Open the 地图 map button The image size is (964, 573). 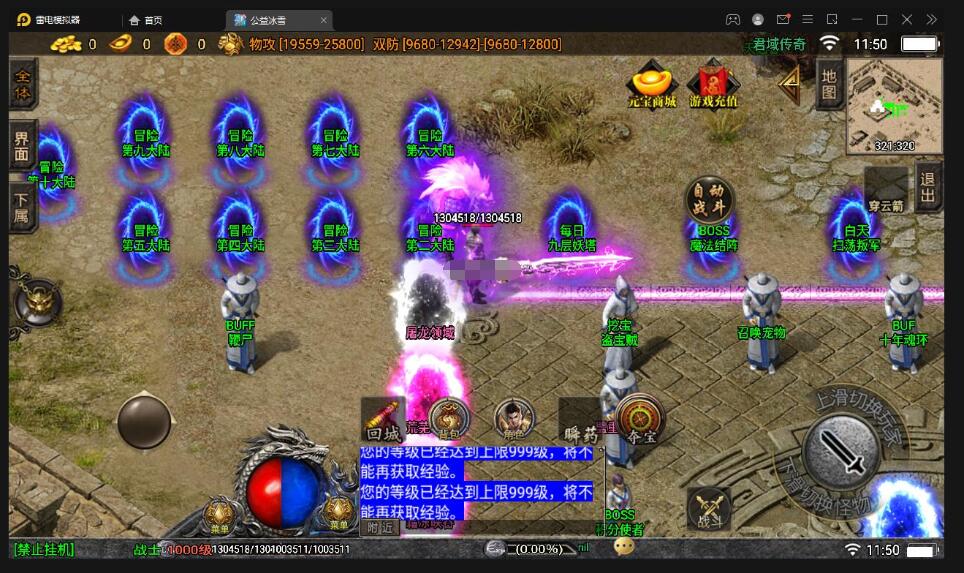[x=828, y=84]
